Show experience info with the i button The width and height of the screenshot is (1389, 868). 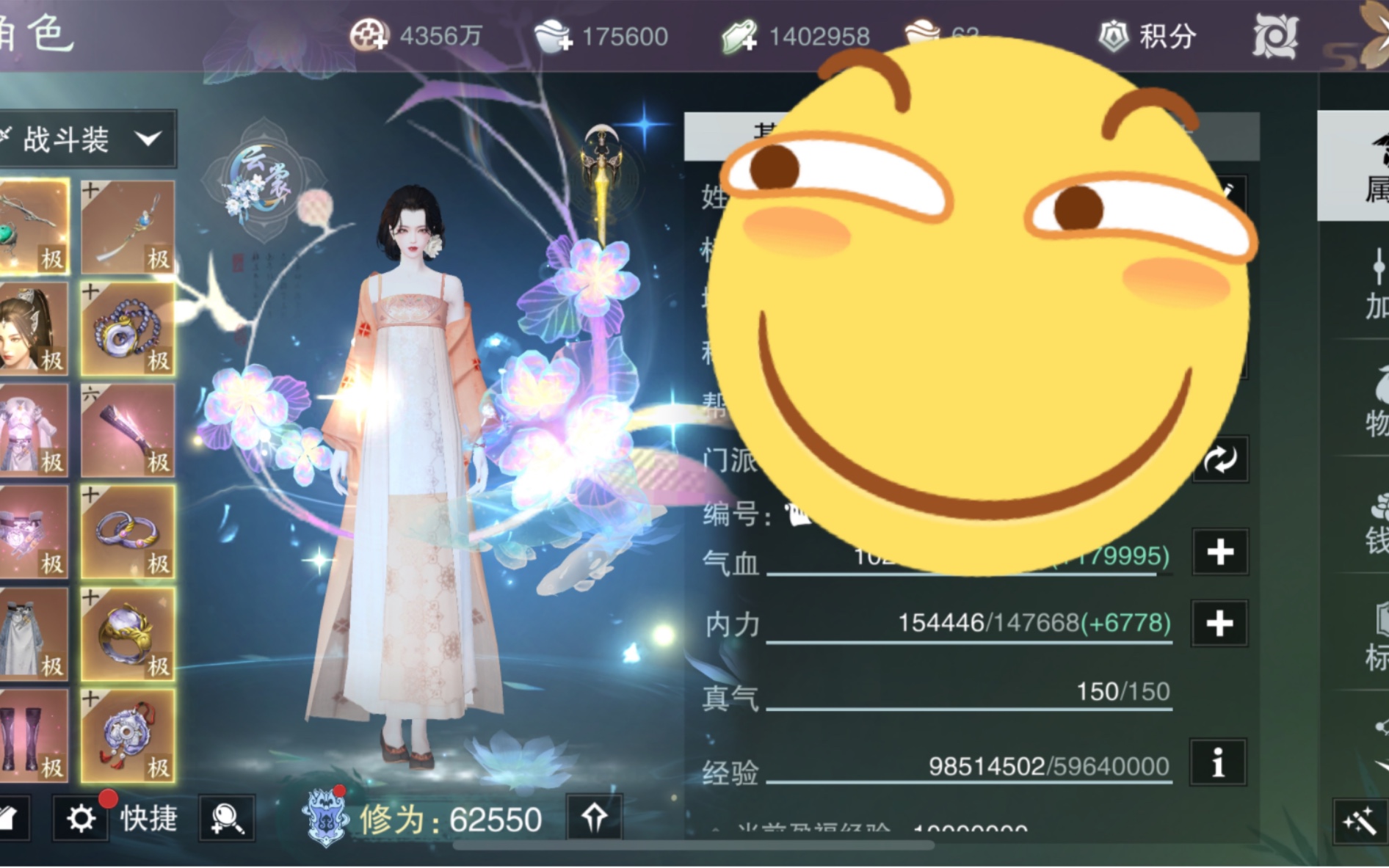click(x=1218, y=763)
